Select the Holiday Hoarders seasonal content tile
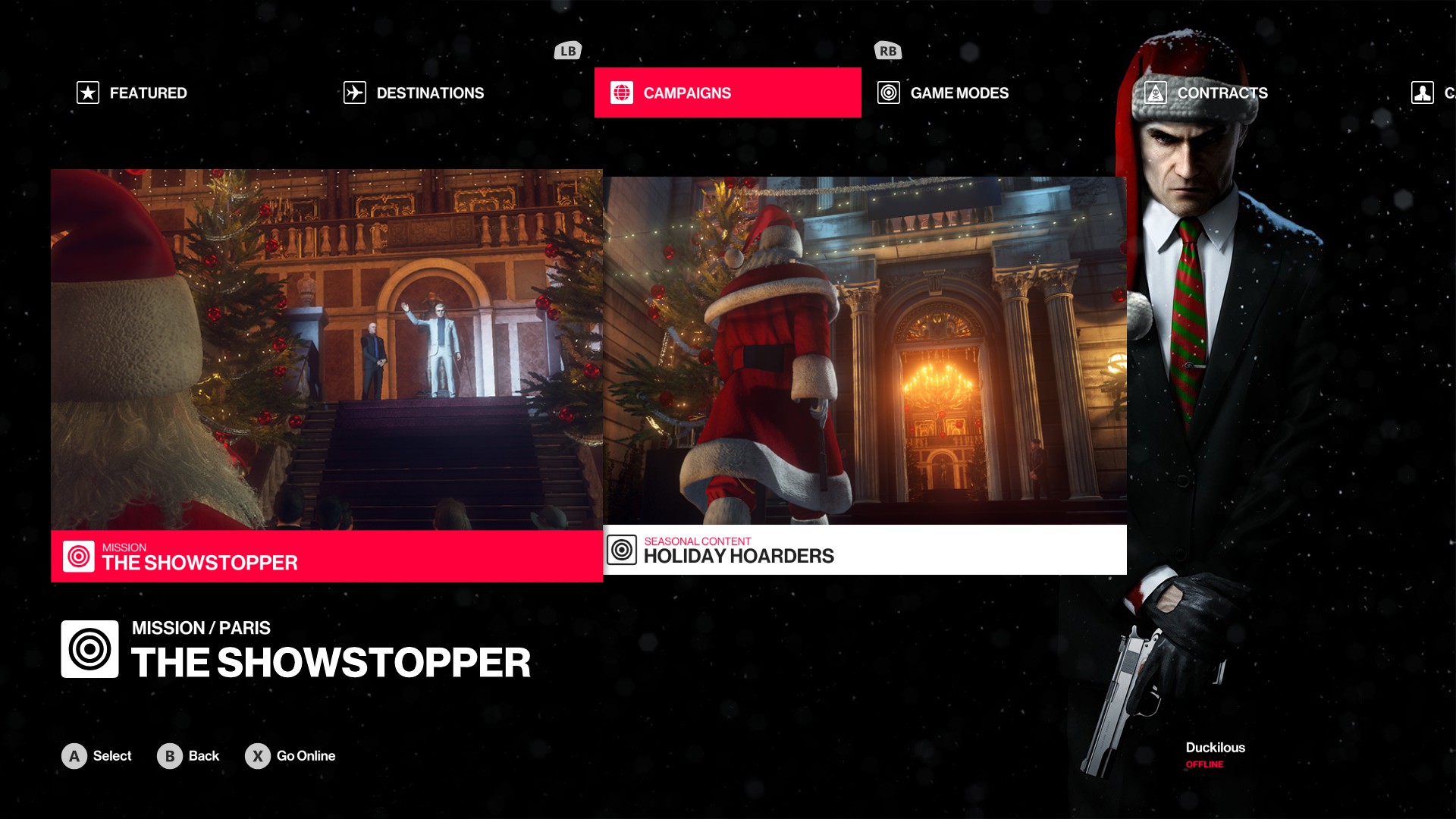 click(864, 375)
